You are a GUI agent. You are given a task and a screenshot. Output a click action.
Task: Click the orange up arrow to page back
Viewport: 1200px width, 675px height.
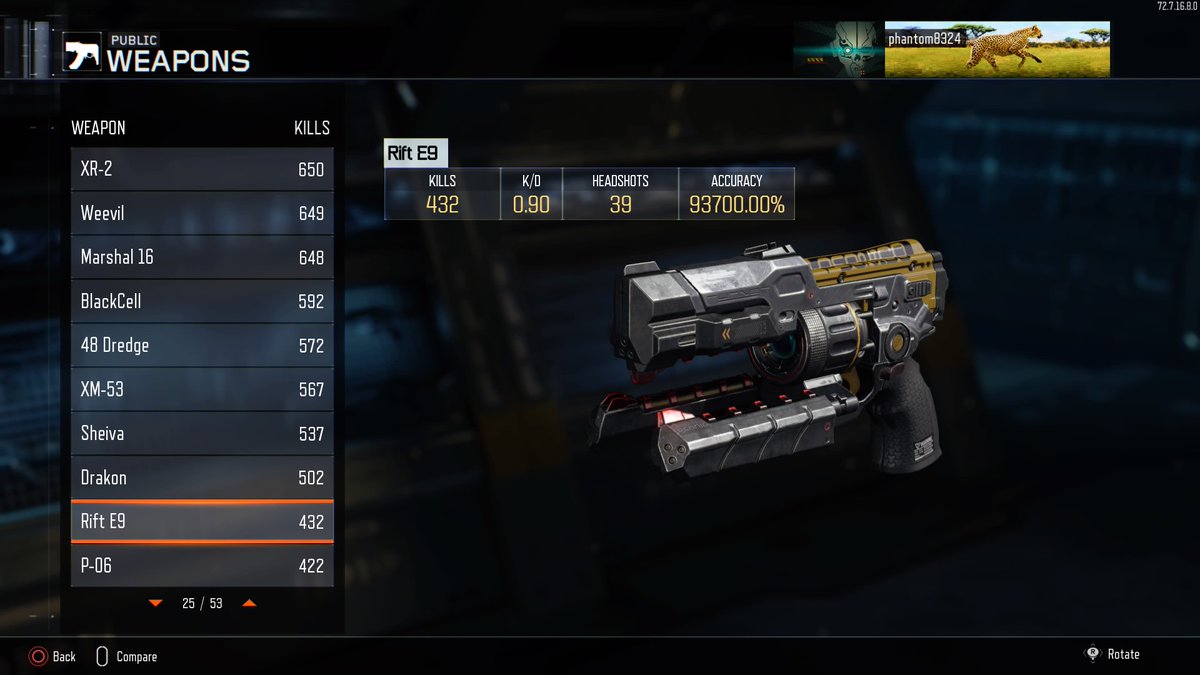click(x=249, y=604)
